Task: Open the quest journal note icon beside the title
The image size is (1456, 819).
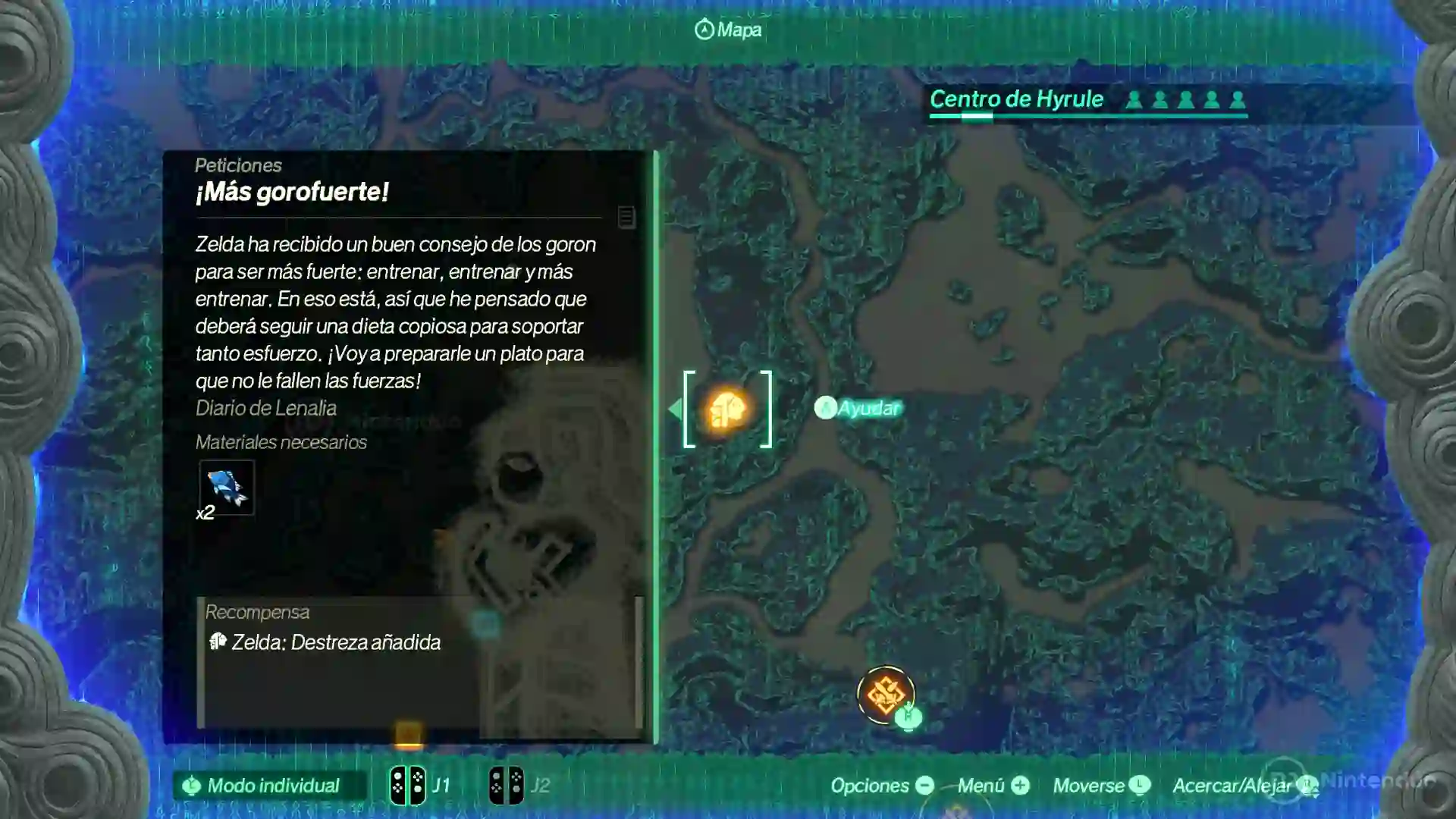Action: click(626, 218)
